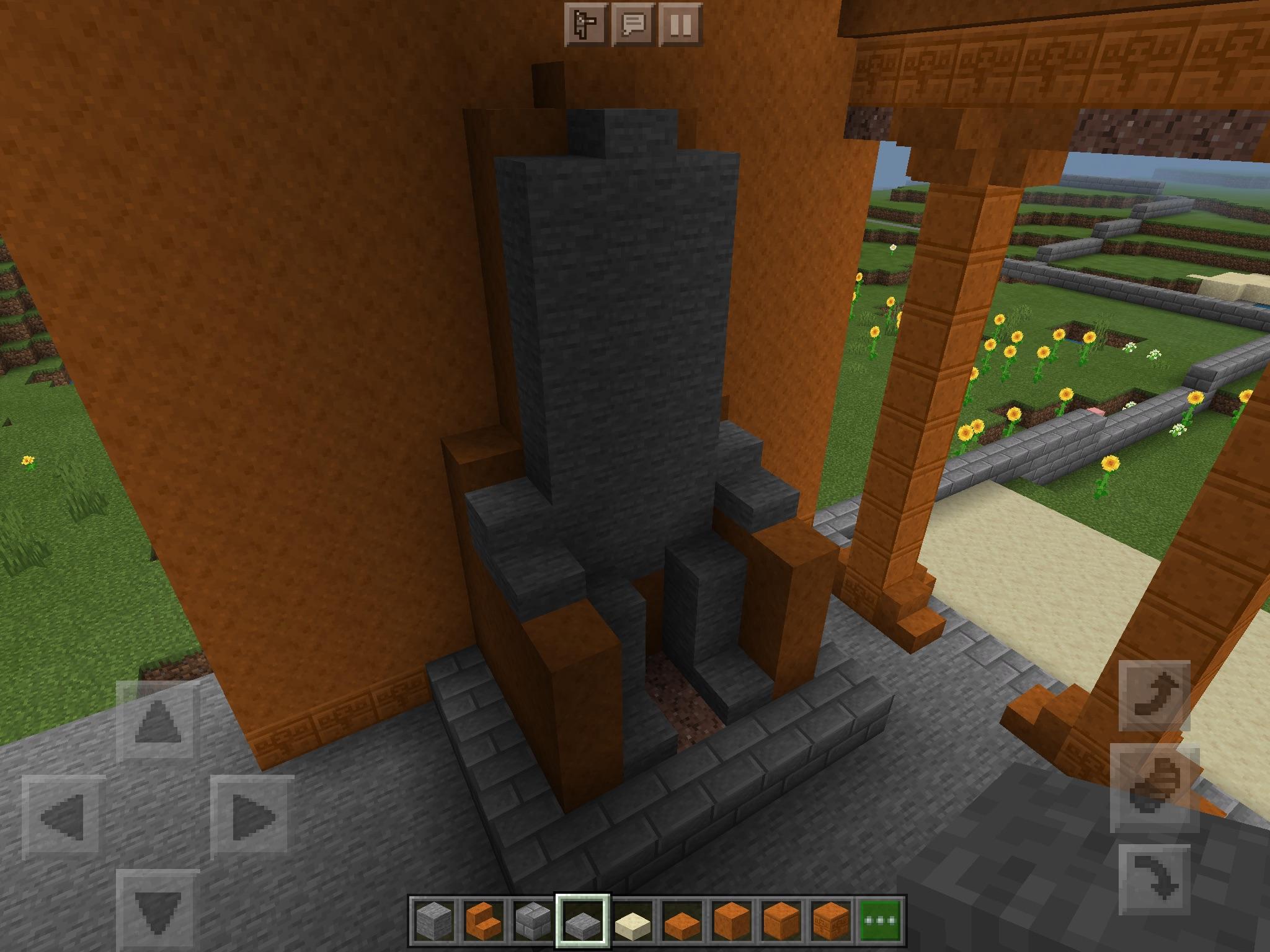
Task: Tap the move left arrow
Action: coord(63,816)
